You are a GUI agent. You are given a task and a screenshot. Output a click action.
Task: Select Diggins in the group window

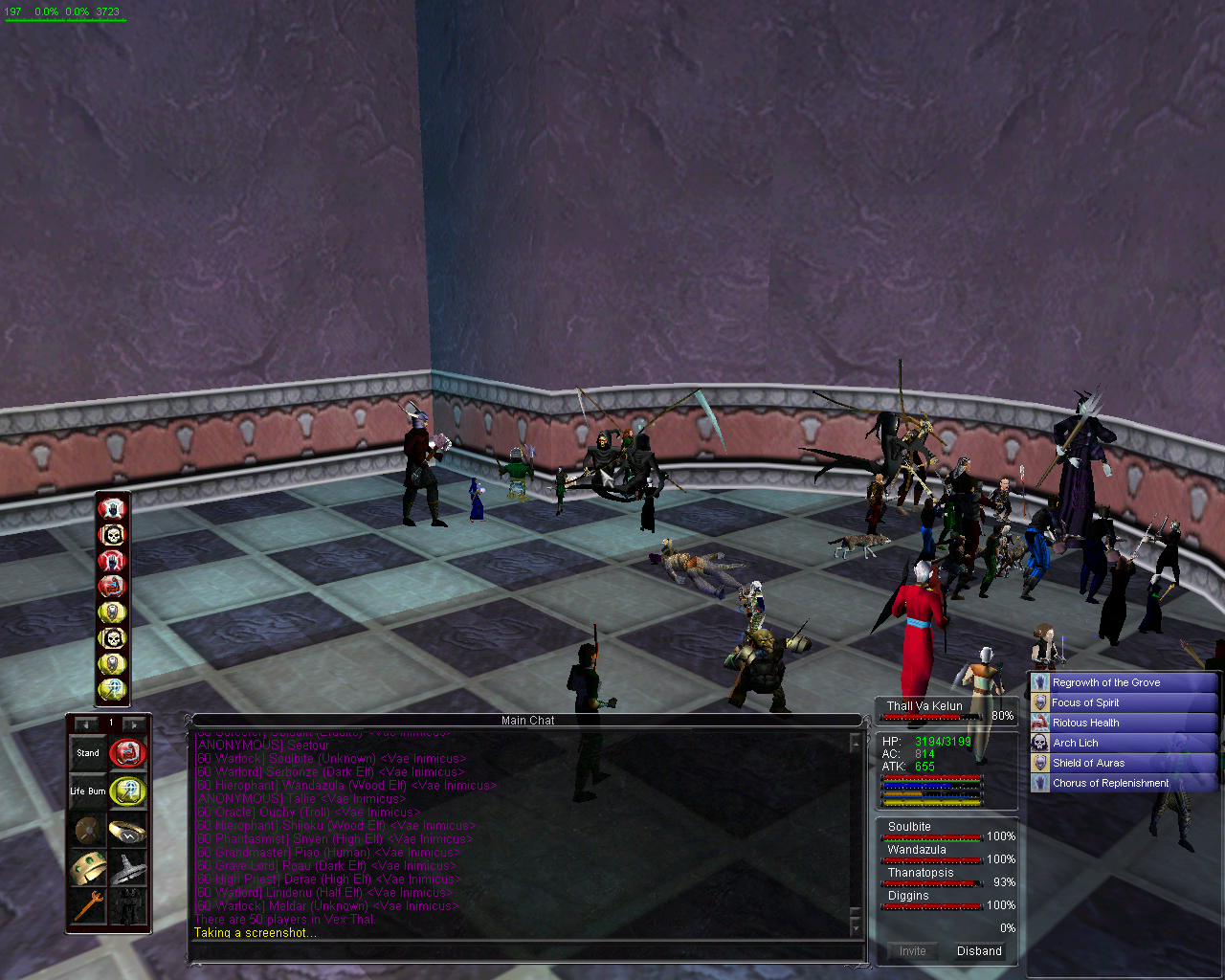click(x=908, y=896)
